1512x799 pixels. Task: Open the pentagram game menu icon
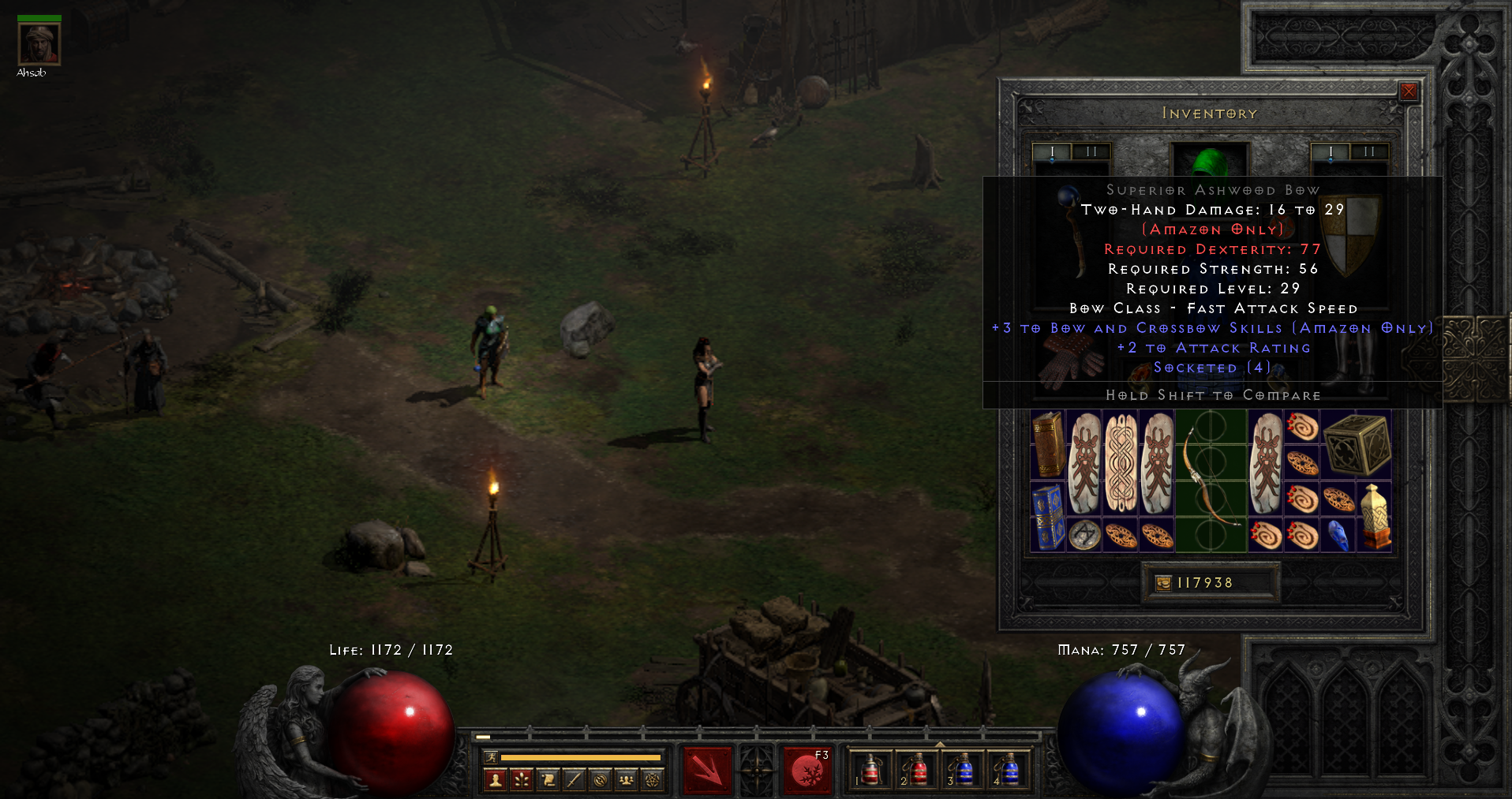tap(653, 780)
